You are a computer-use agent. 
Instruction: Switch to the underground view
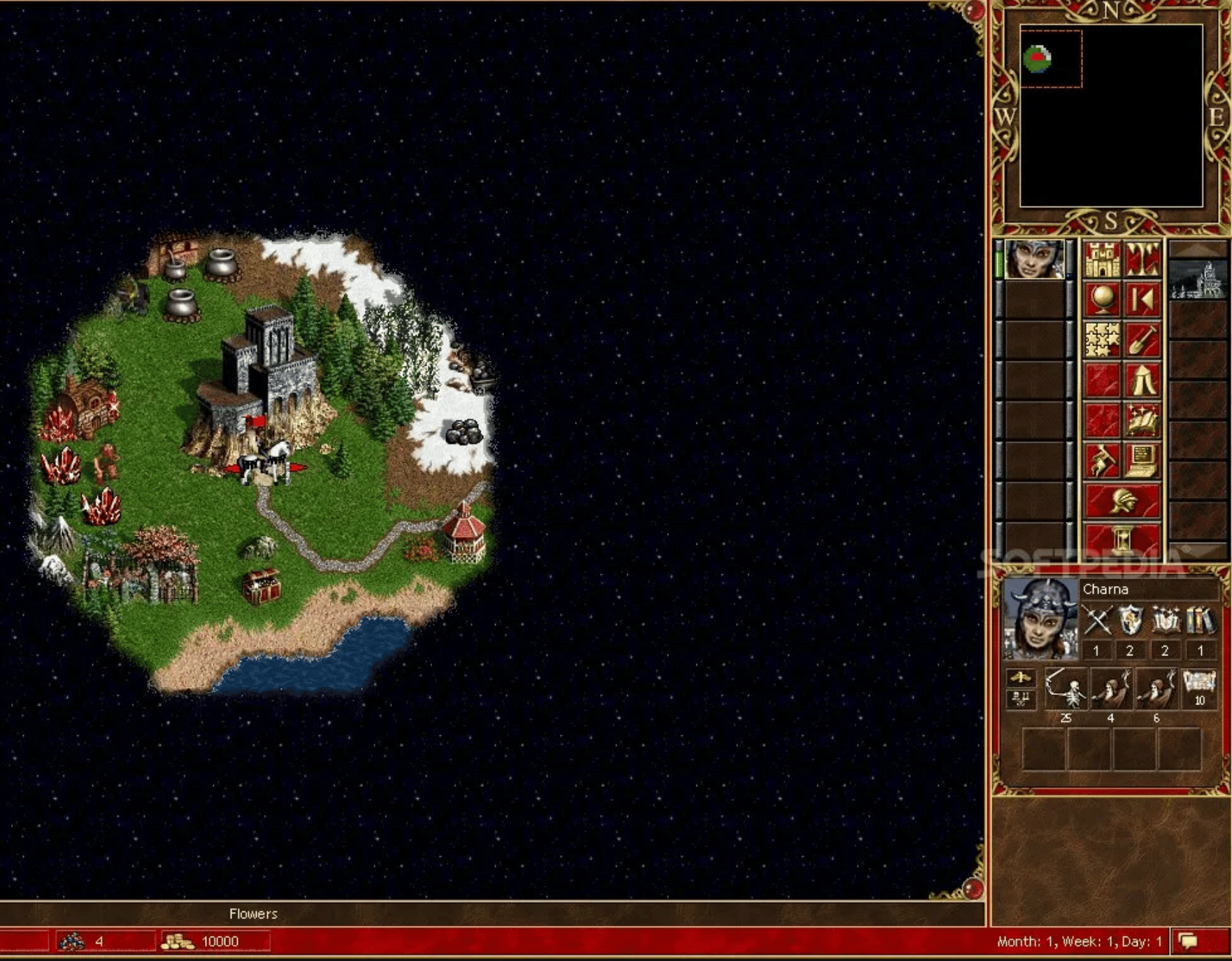pos(1142,259)
